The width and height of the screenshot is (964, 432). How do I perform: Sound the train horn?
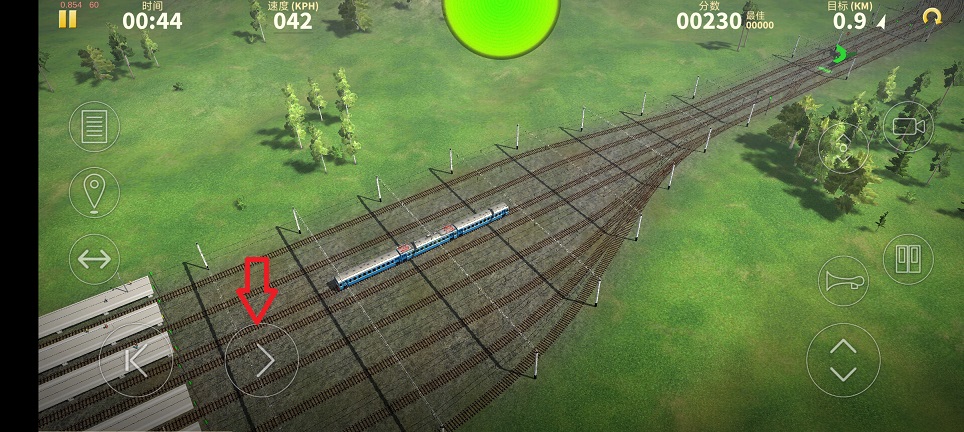click(x=843, y=281)
